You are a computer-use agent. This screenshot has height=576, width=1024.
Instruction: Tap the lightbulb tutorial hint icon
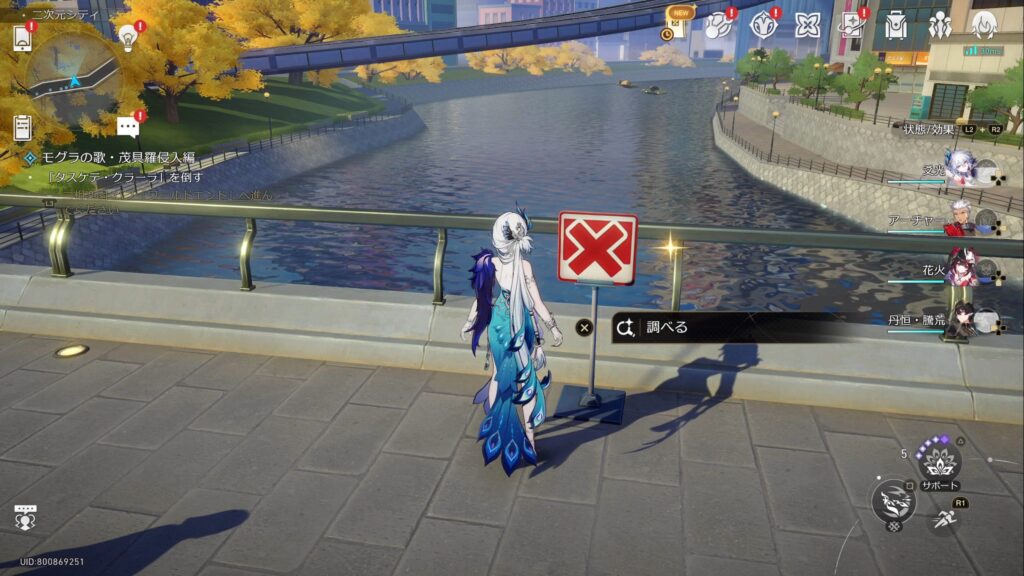pos(127,38)
